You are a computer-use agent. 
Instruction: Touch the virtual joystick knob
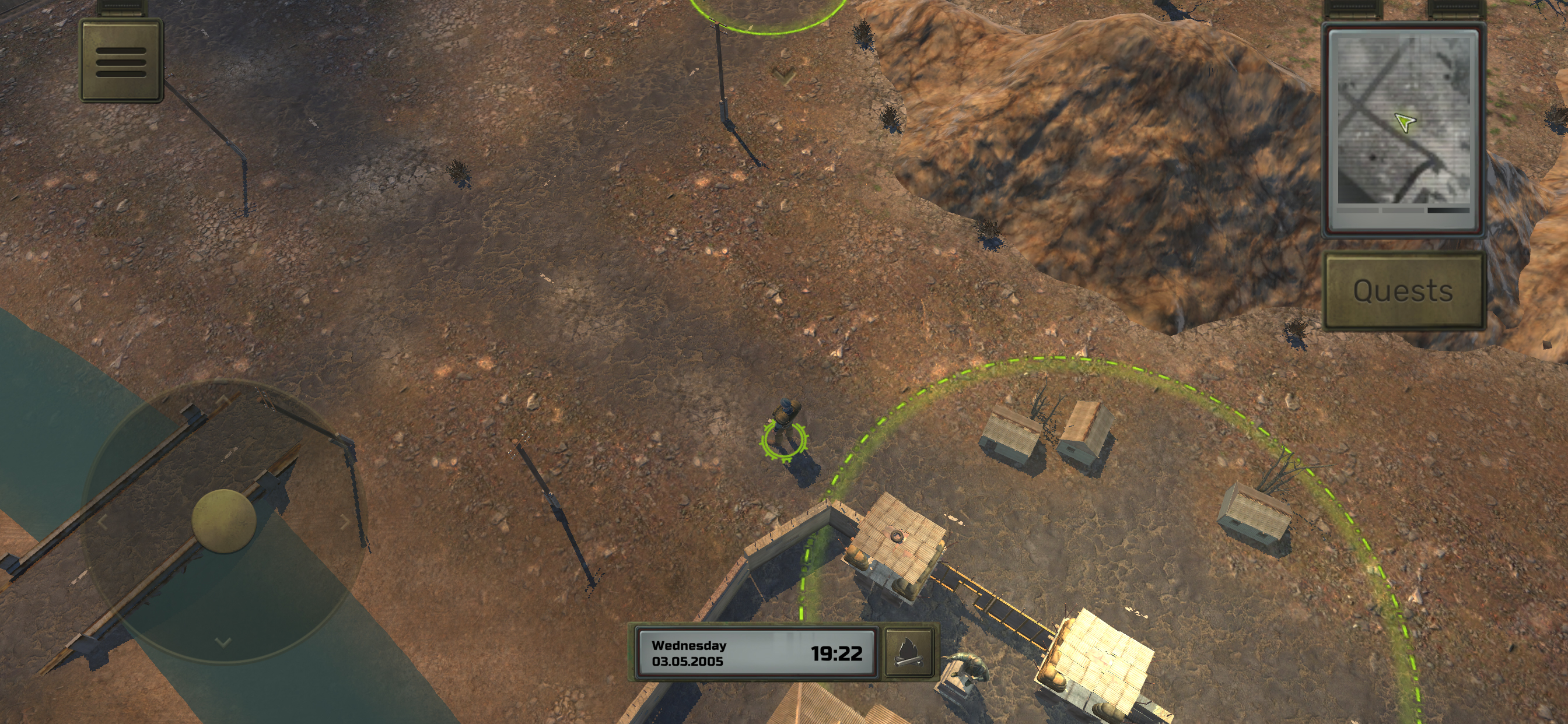(223, 521)
